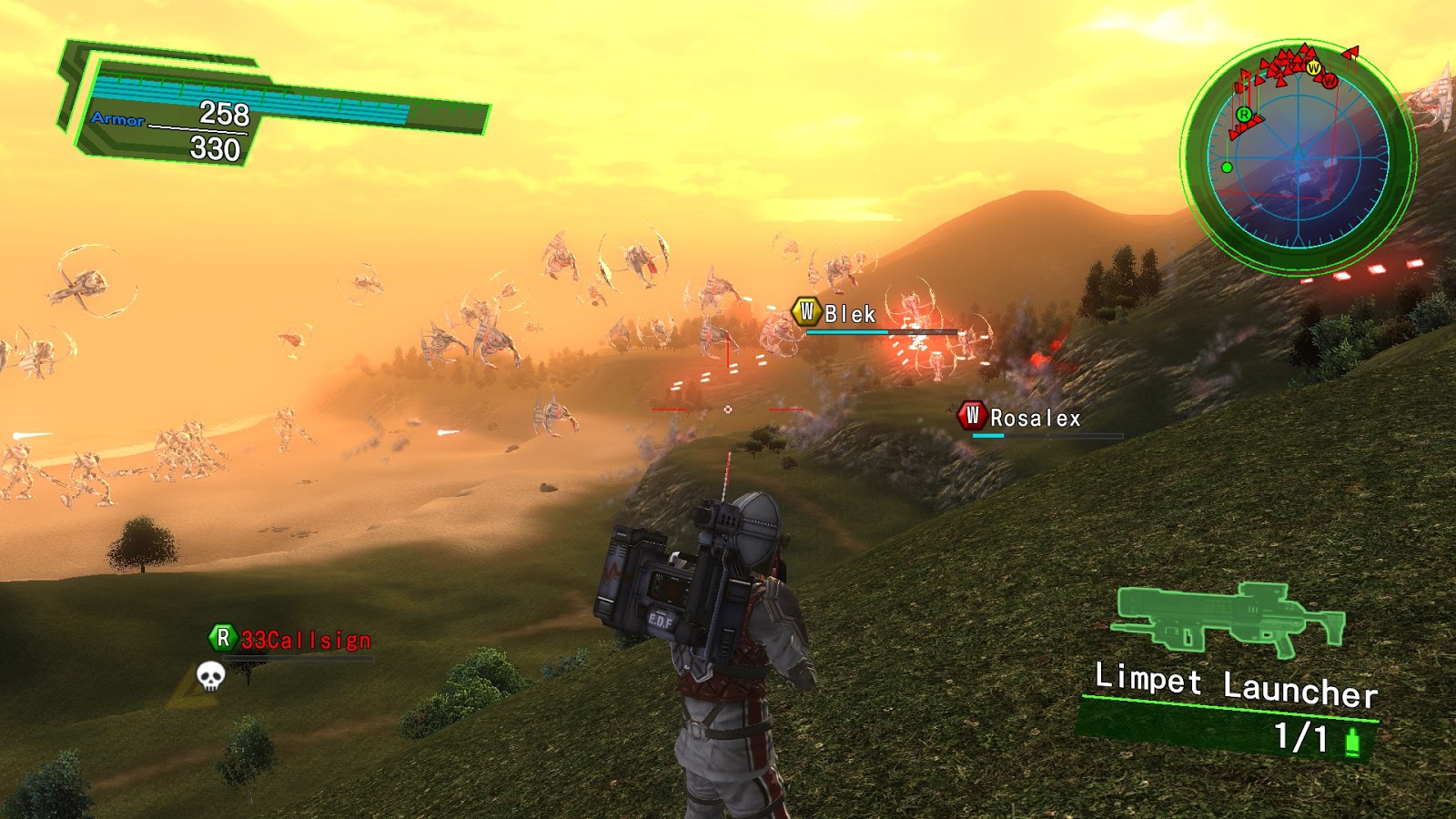The width and height of the screenshot is (1456, 819).
Task: Select the Limpet Launcher weapon icon
Action: [x=1228, y=618]
